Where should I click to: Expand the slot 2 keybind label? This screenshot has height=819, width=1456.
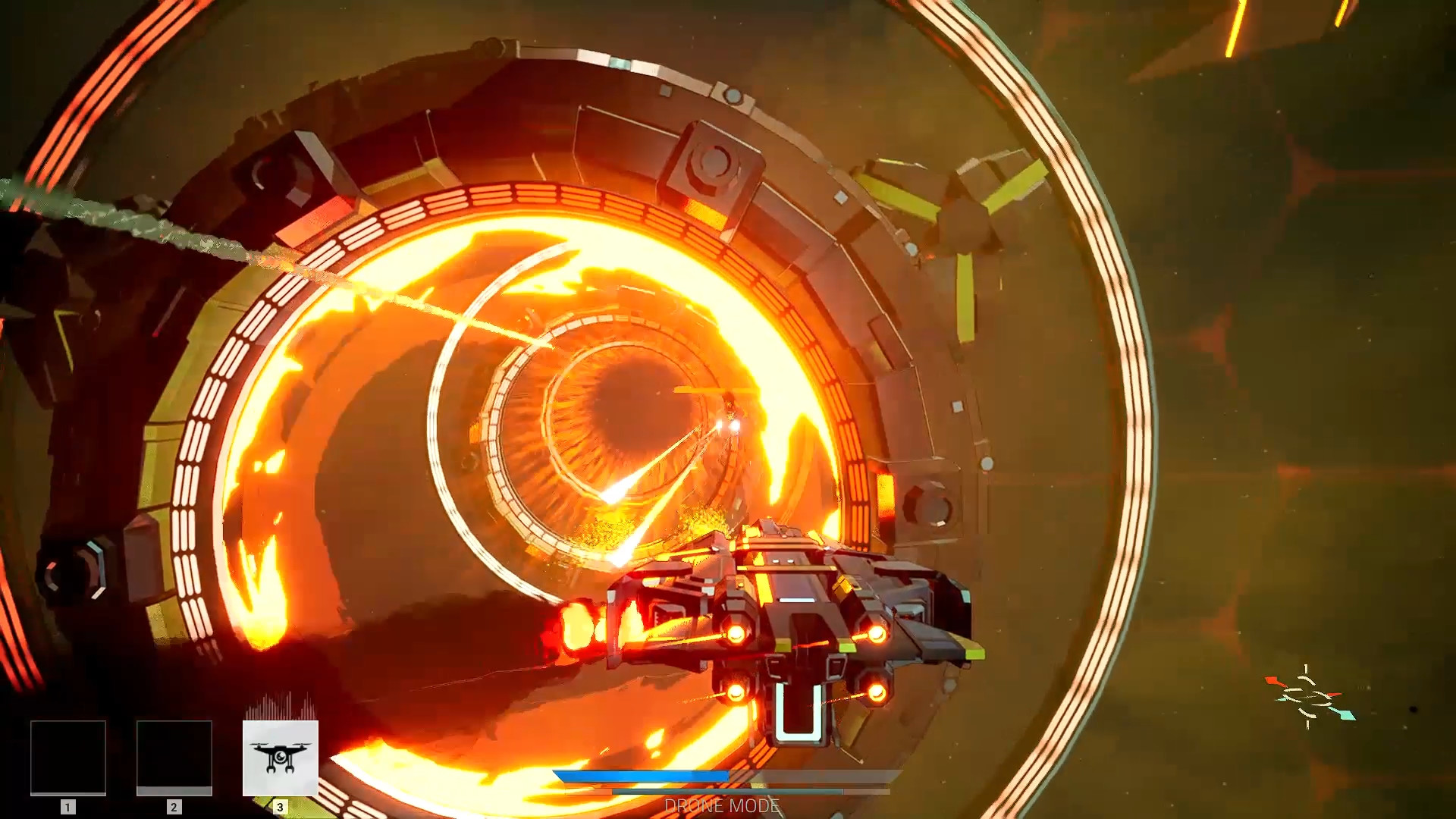[173, 807]
